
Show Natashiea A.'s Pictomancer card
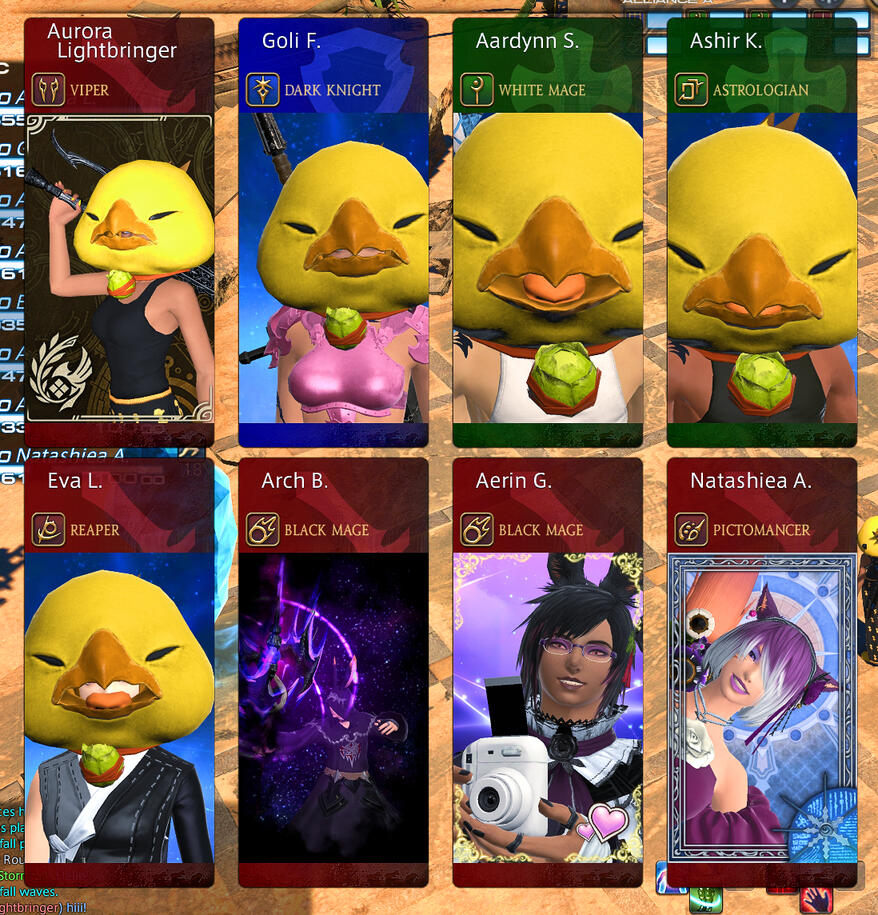761,672
